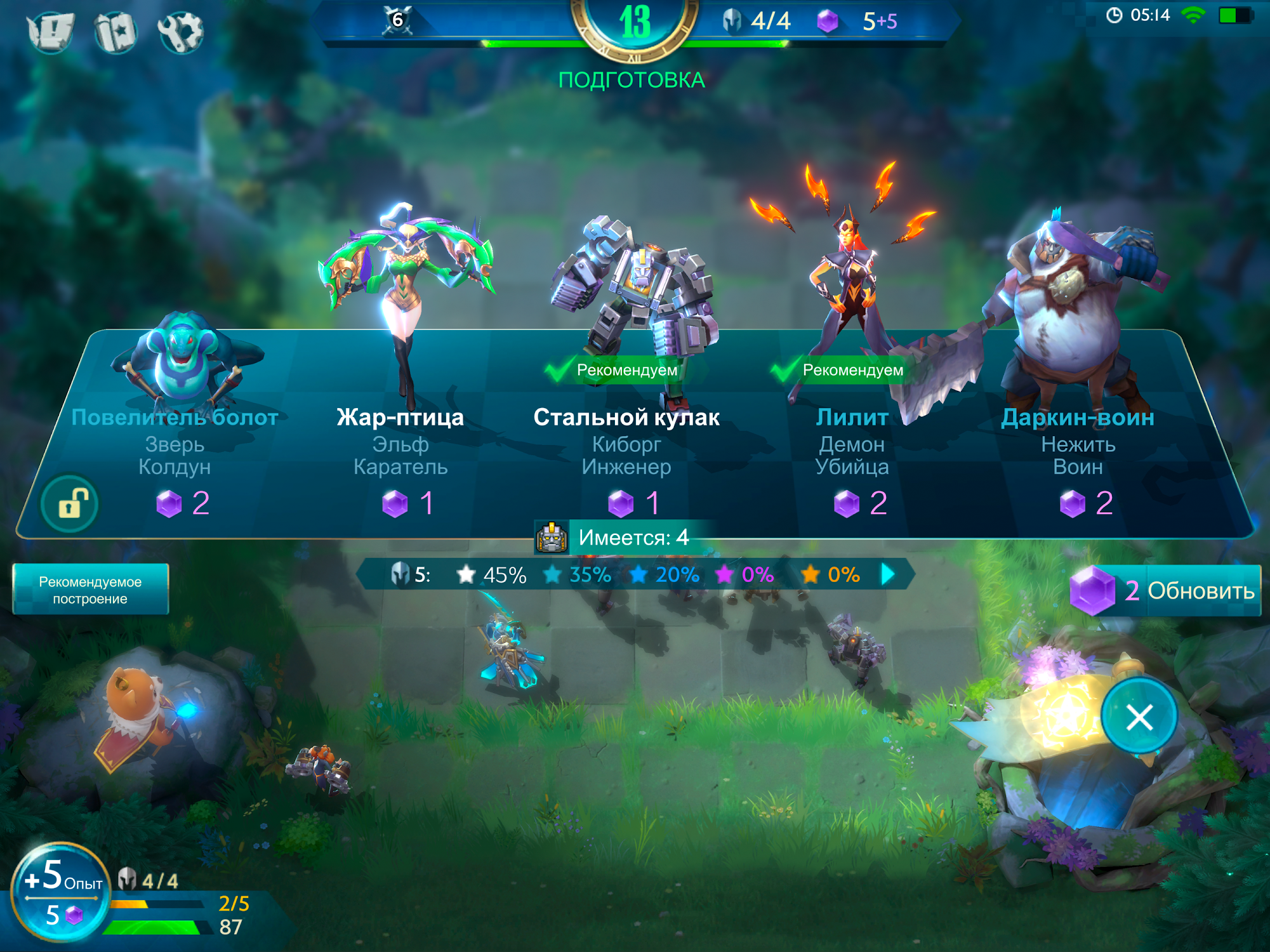Close the hero shop with X

tap(1139, 718)
